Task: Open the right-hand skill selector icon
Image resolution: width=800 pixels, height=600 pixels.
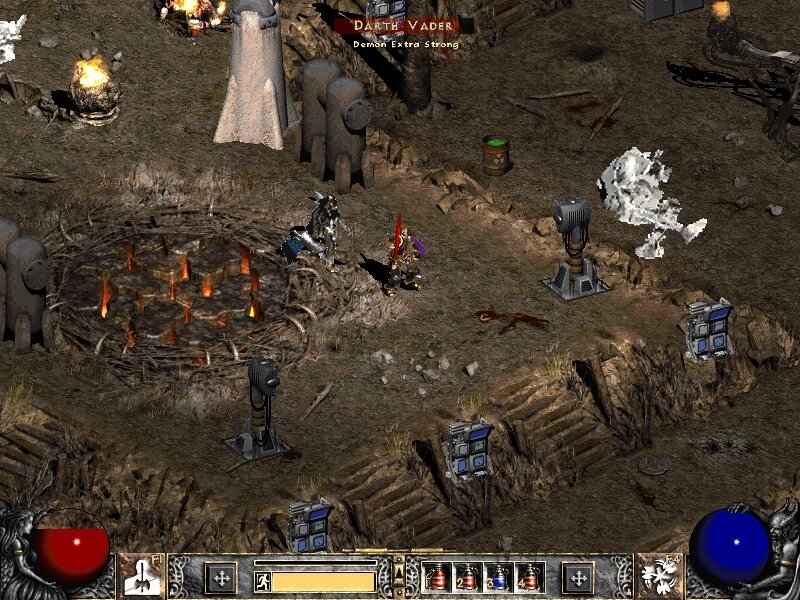Action: [x=659, y=577]
